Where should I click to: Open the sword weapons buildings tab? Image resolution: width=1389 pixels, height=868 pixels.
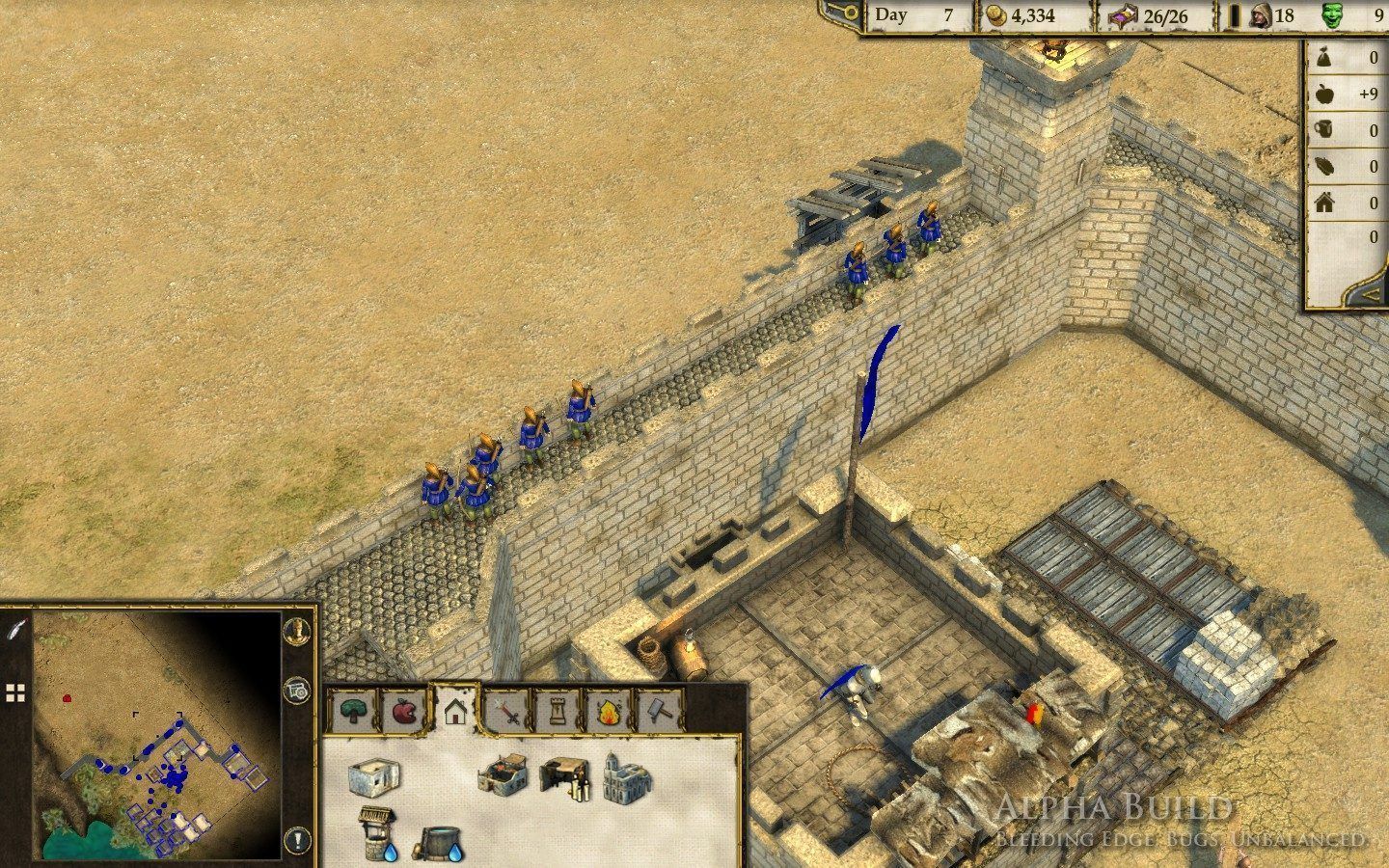click(x=507, y=712)
